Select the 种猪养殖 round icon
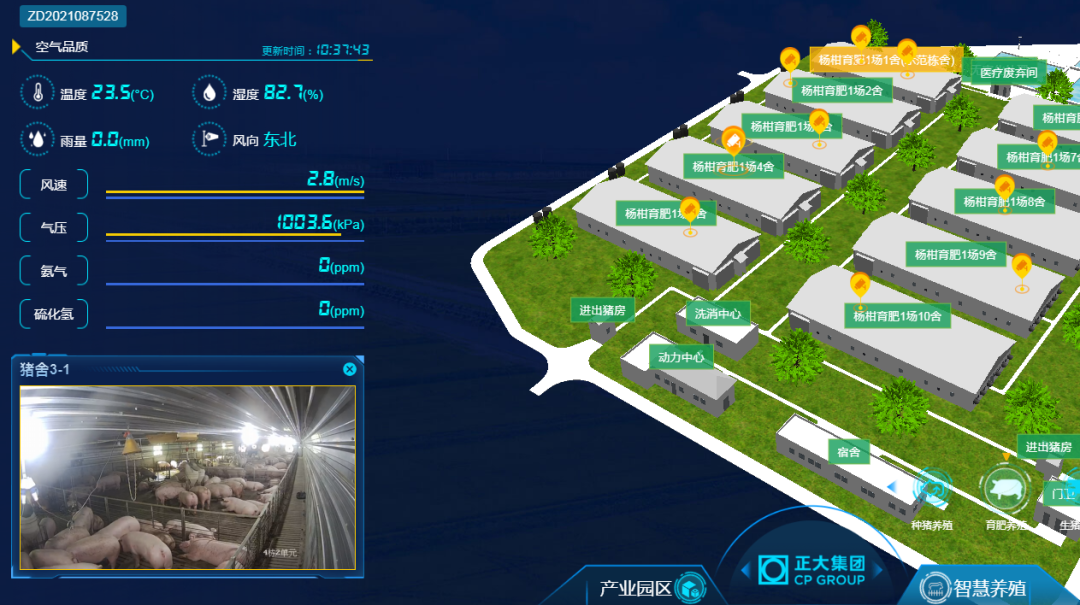 pyautogui.click(x=932, y=490)
